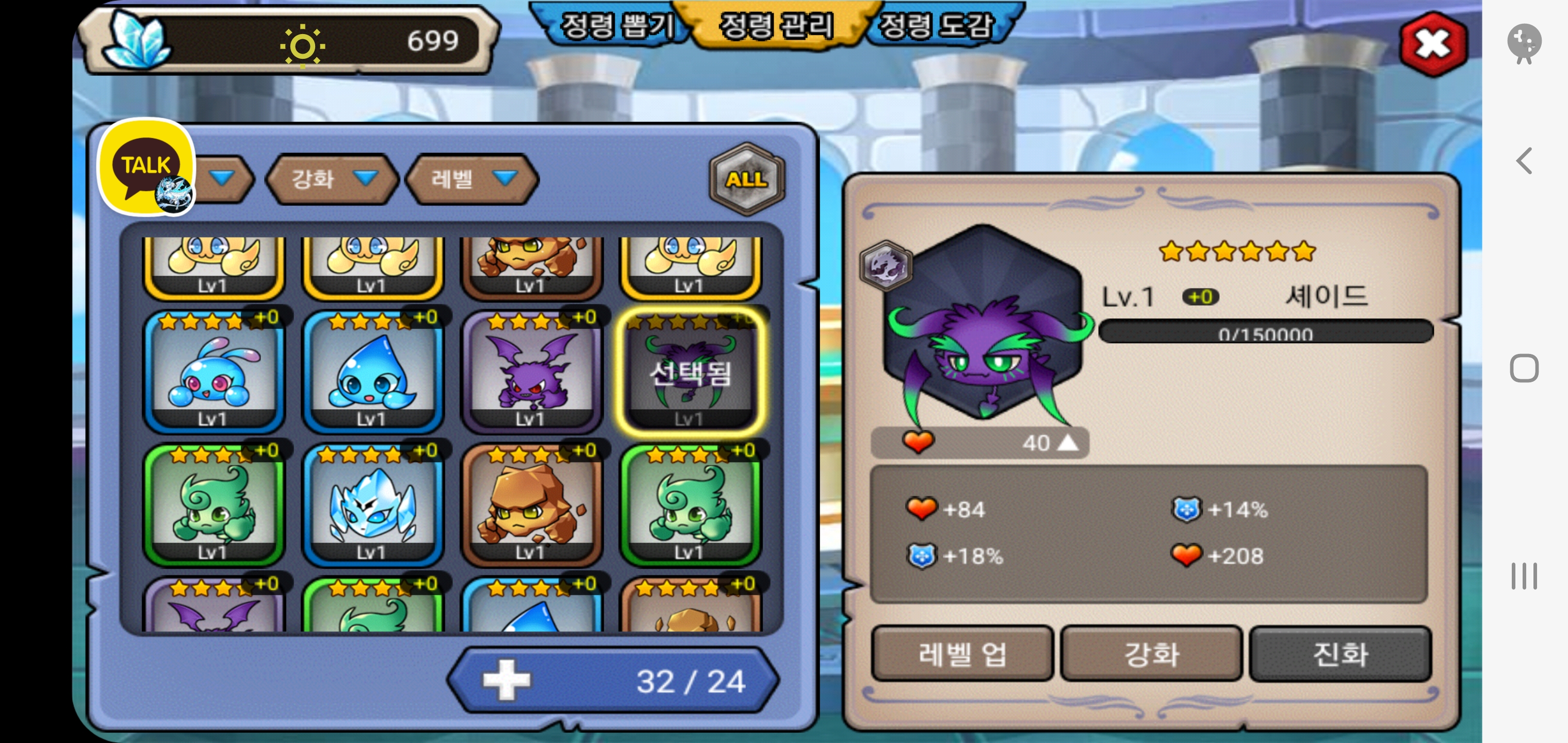Click the 진화 evolve button
The image size is (1568, 743).
(x=1340, y=654)
